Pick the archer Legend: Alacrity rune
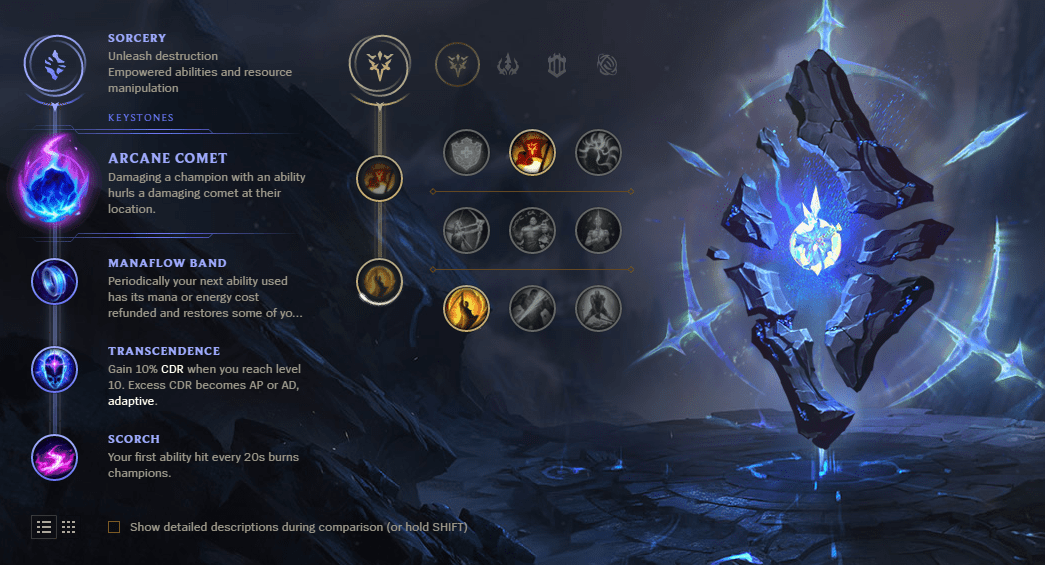 point(466,230)
